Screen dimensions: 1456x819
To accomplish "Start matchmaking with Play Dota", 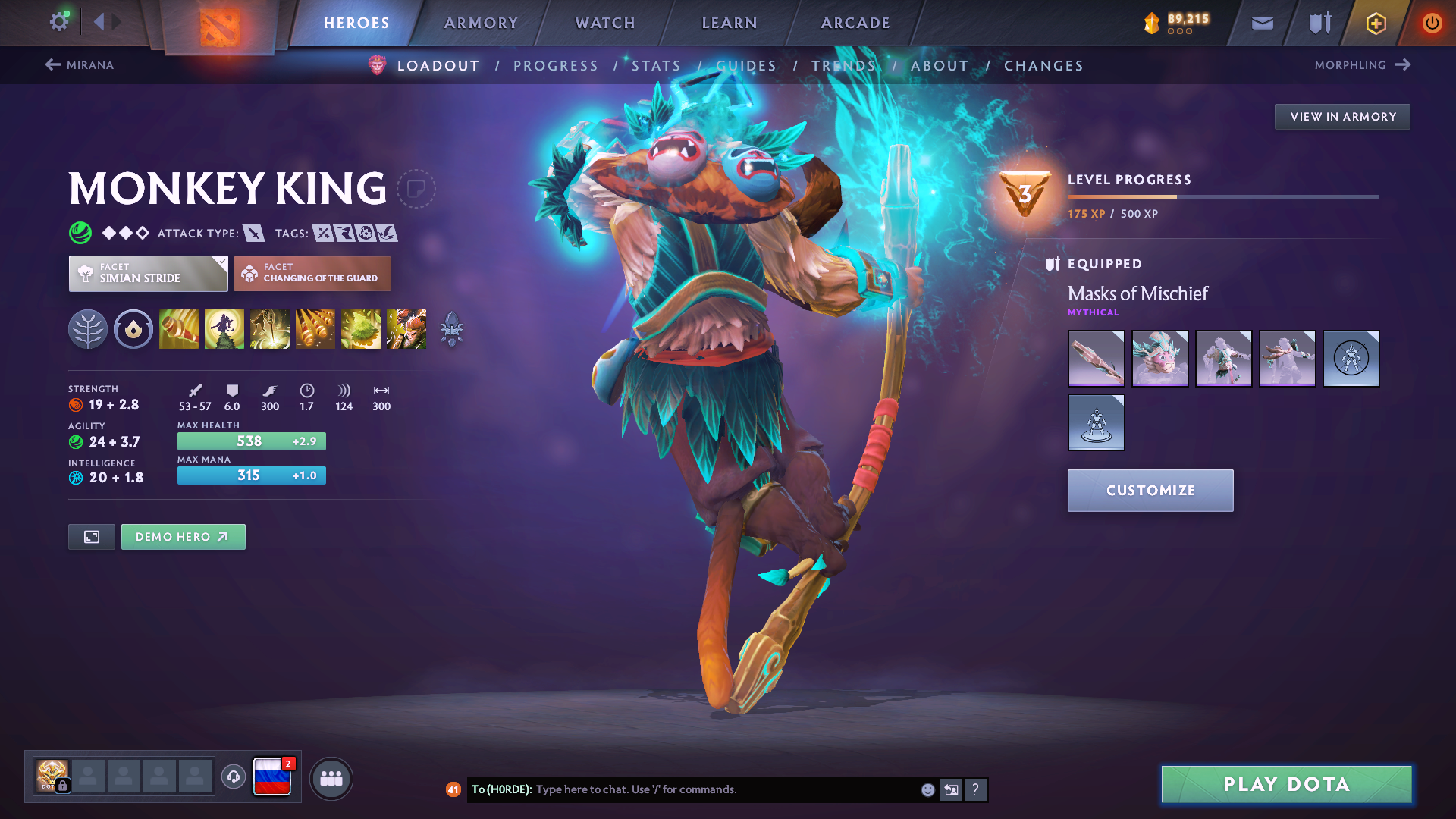I will tap(1286, 784).
